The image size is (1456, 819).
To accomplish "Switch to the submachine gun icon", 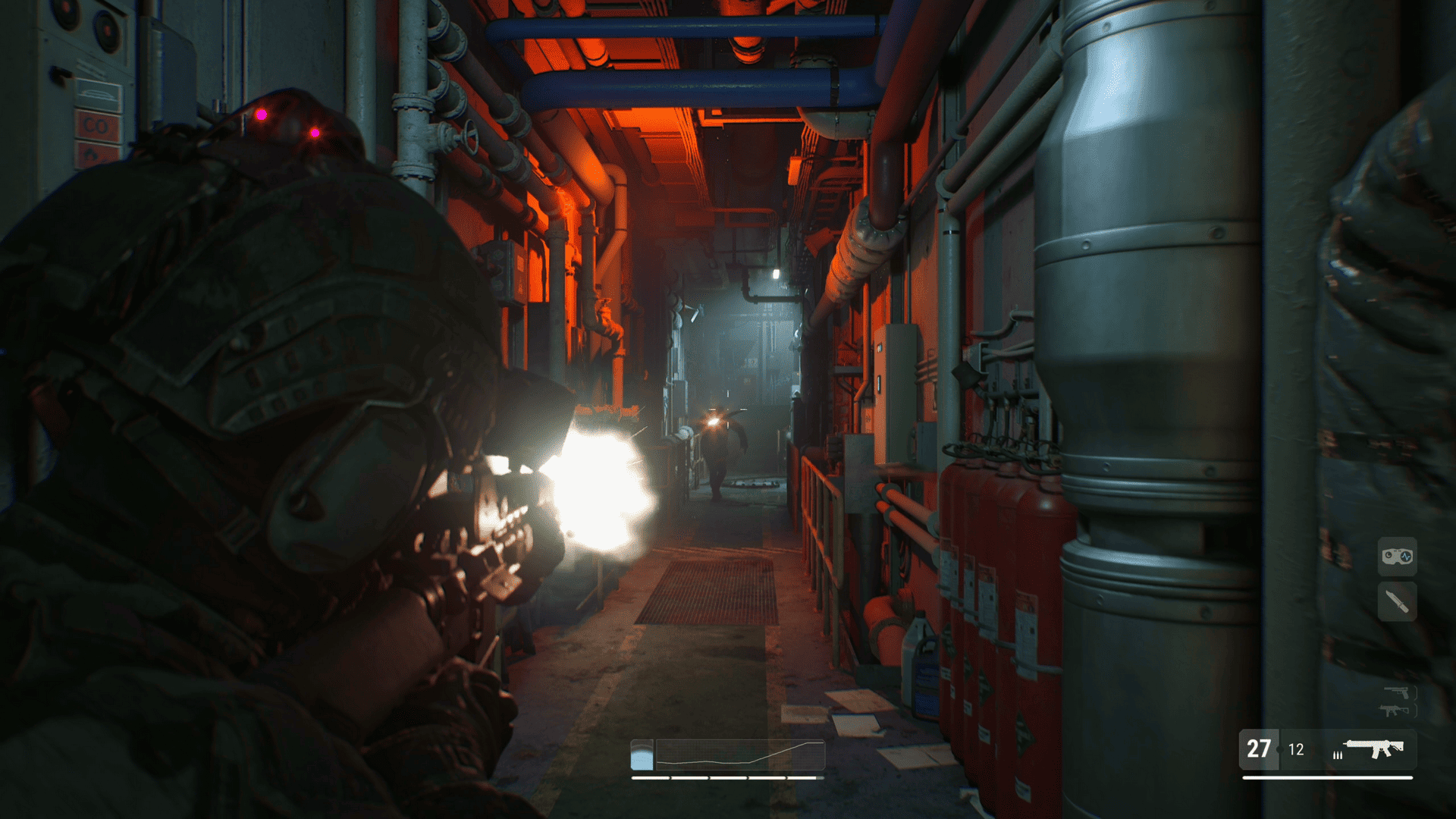I will [1394, 711].
